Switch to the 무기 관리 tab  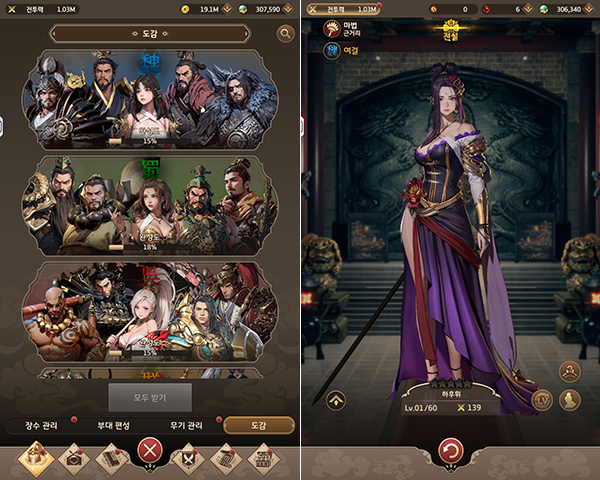(186, 426)
